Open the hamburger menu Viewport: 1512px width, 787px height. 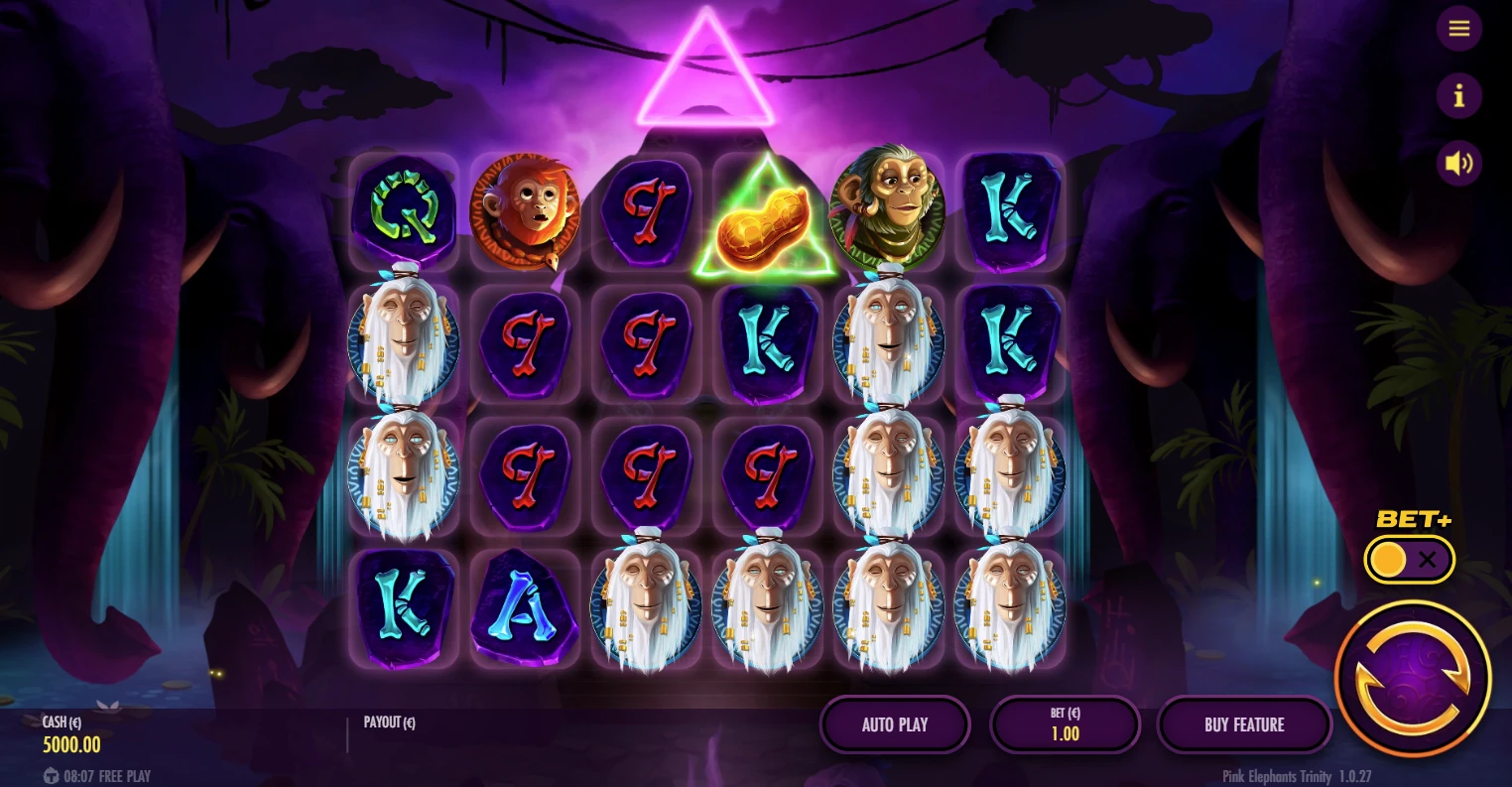[x=1458, y=29]
